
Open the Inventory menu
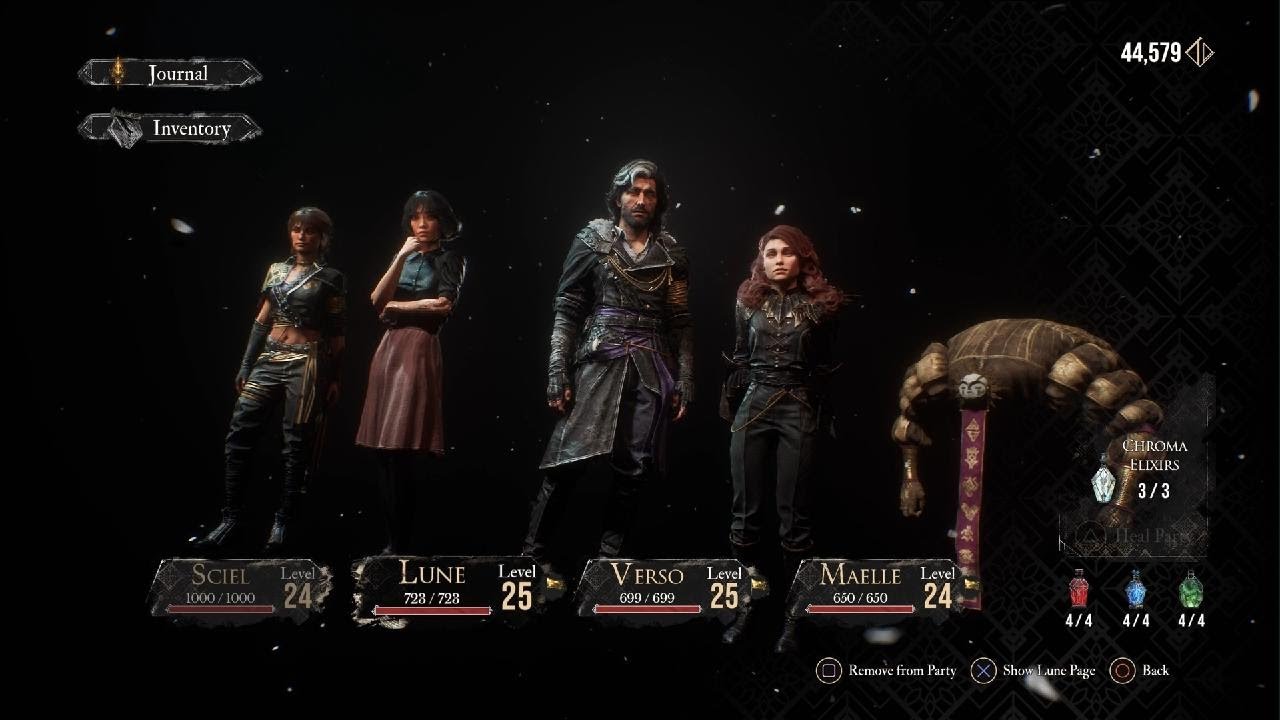172,129
